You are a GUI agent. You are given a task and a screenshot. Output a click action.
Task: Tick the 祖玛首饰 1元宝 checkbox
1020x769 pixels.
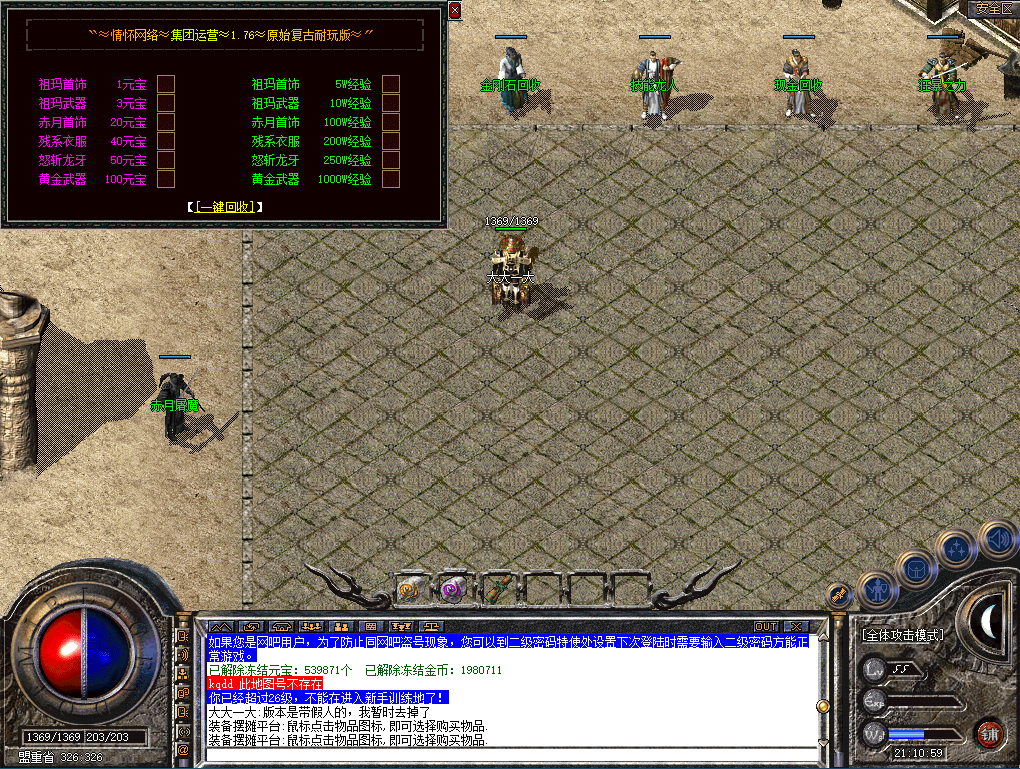click(x=166, y=84)
